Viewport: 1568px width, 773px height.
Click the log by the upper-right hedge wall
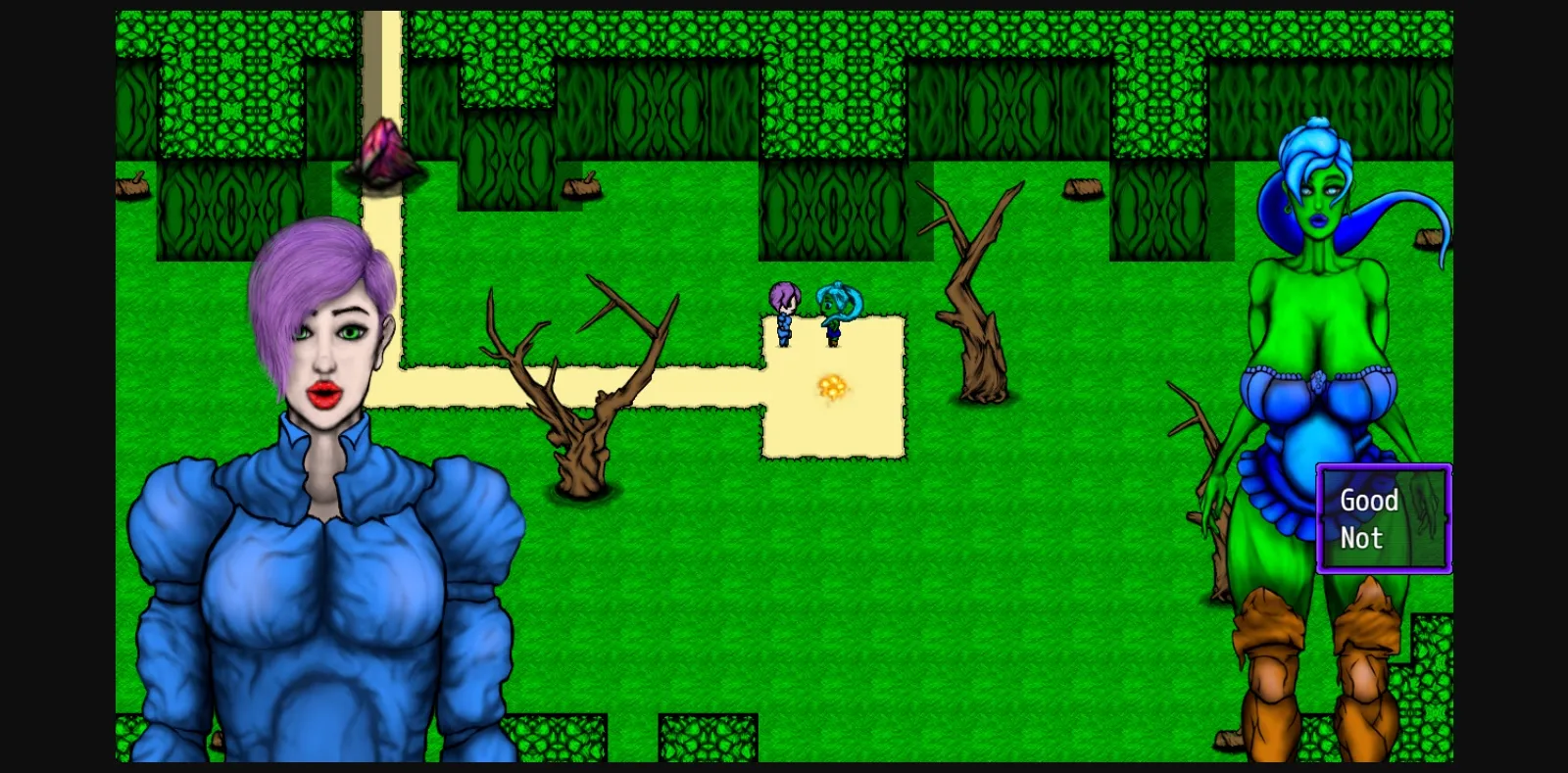1085,186
